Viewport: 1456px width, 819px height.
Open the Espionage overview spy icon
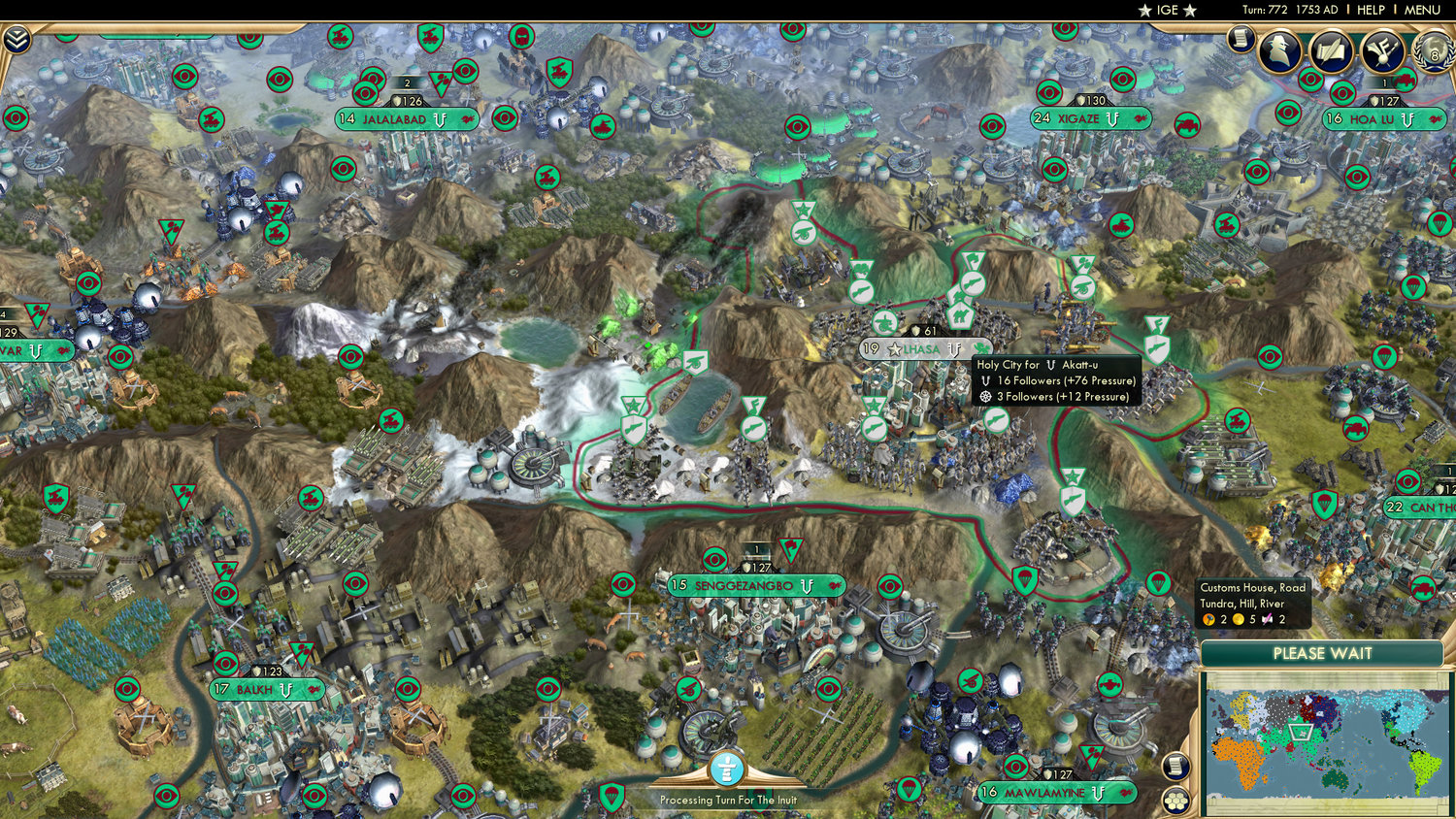(1279, 51)
